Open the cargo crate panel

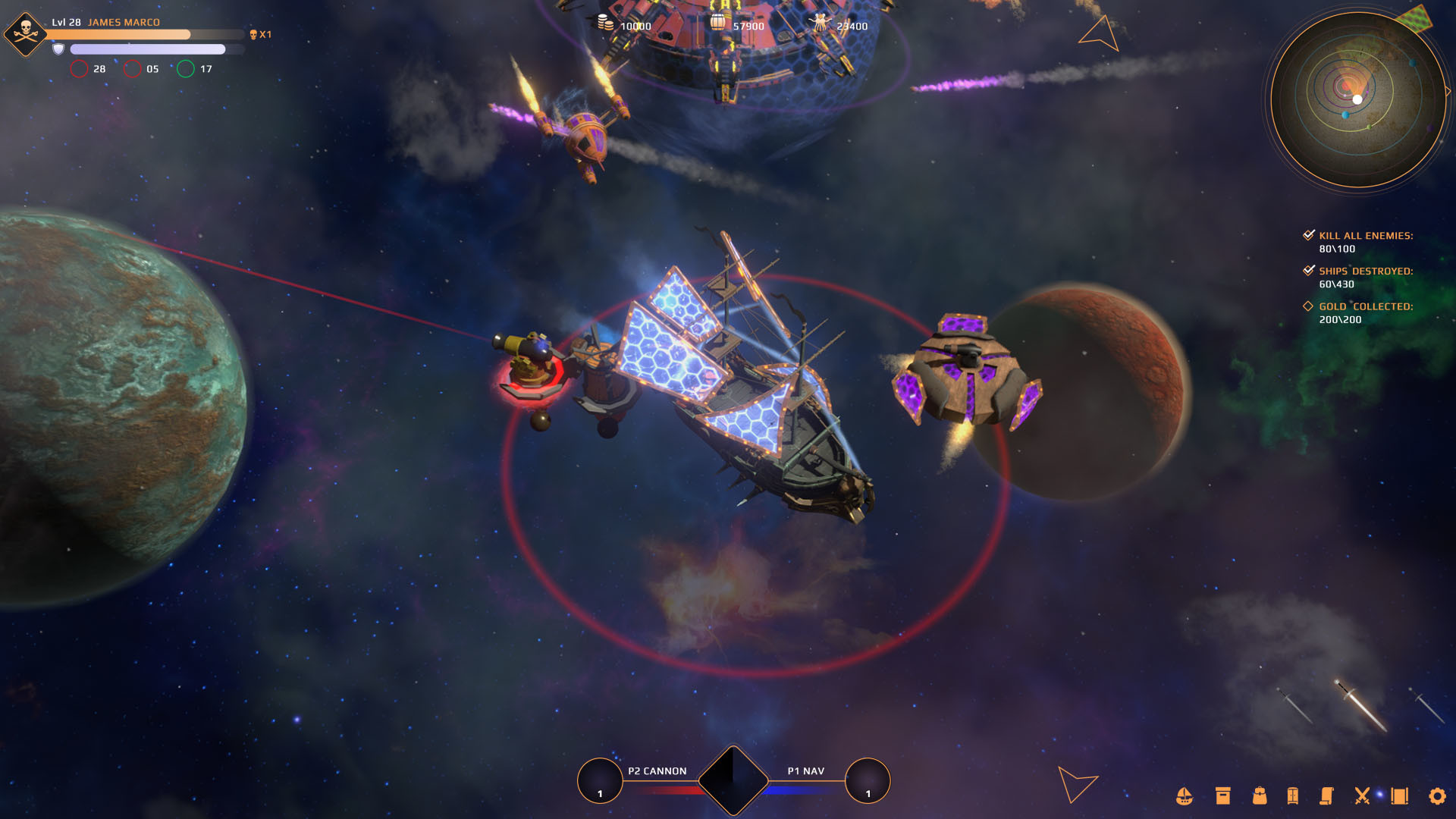tap(1223, 797)
